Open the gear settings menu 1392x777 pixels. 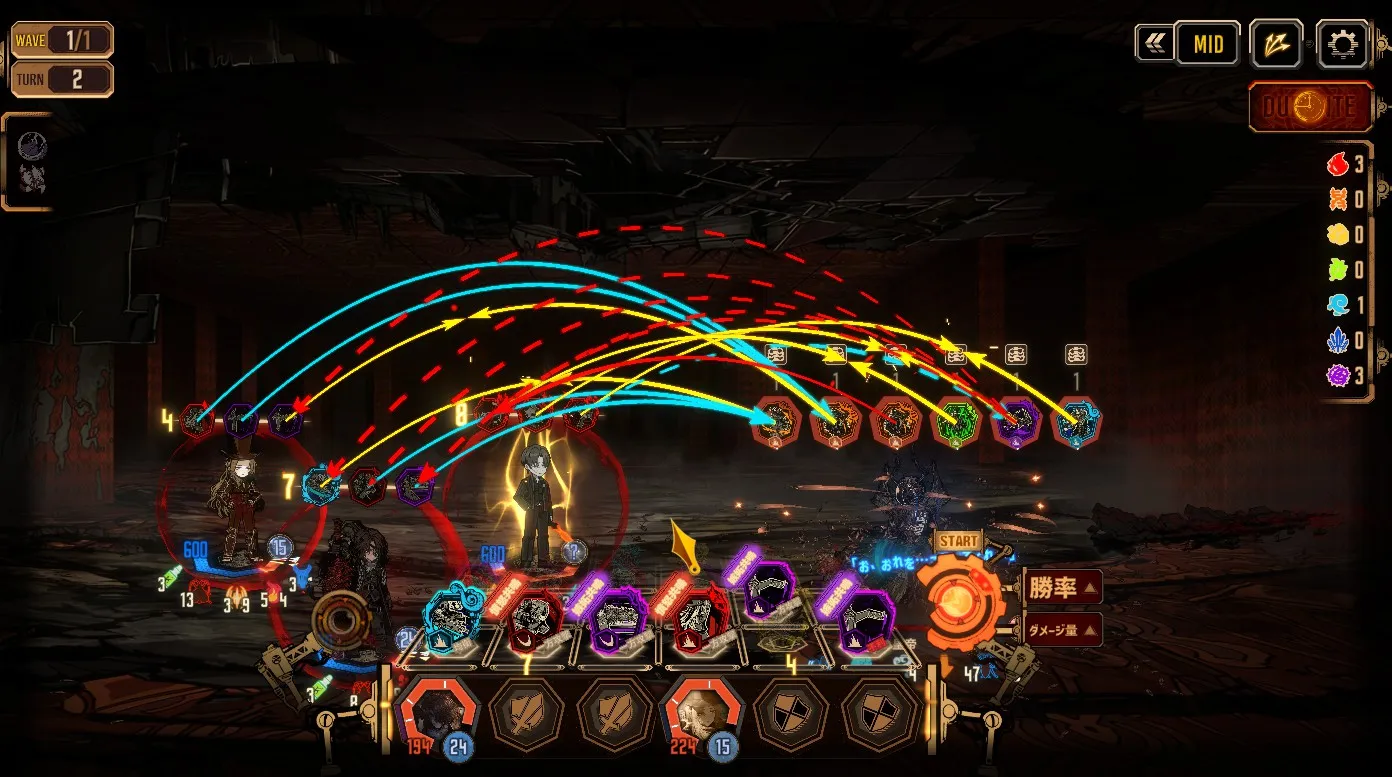1341,44
